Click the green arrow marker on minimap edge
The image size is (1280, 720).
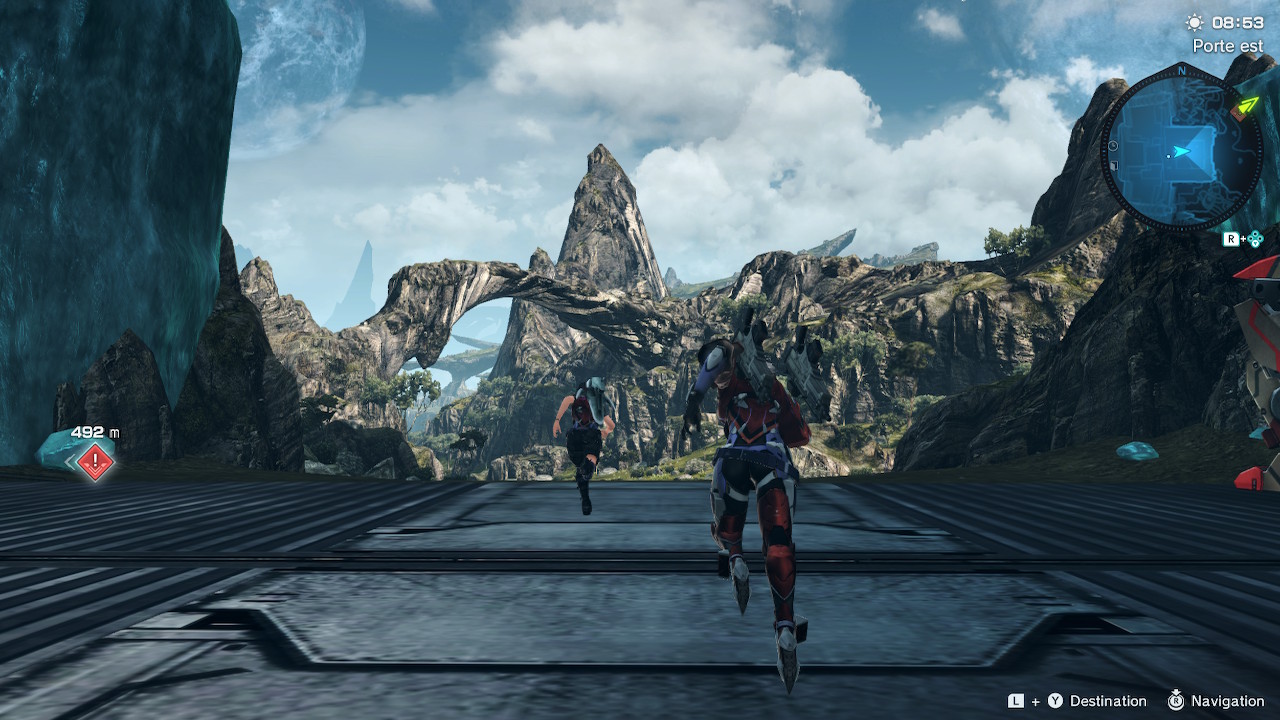pyautogui.click(x=1246, y=104)
